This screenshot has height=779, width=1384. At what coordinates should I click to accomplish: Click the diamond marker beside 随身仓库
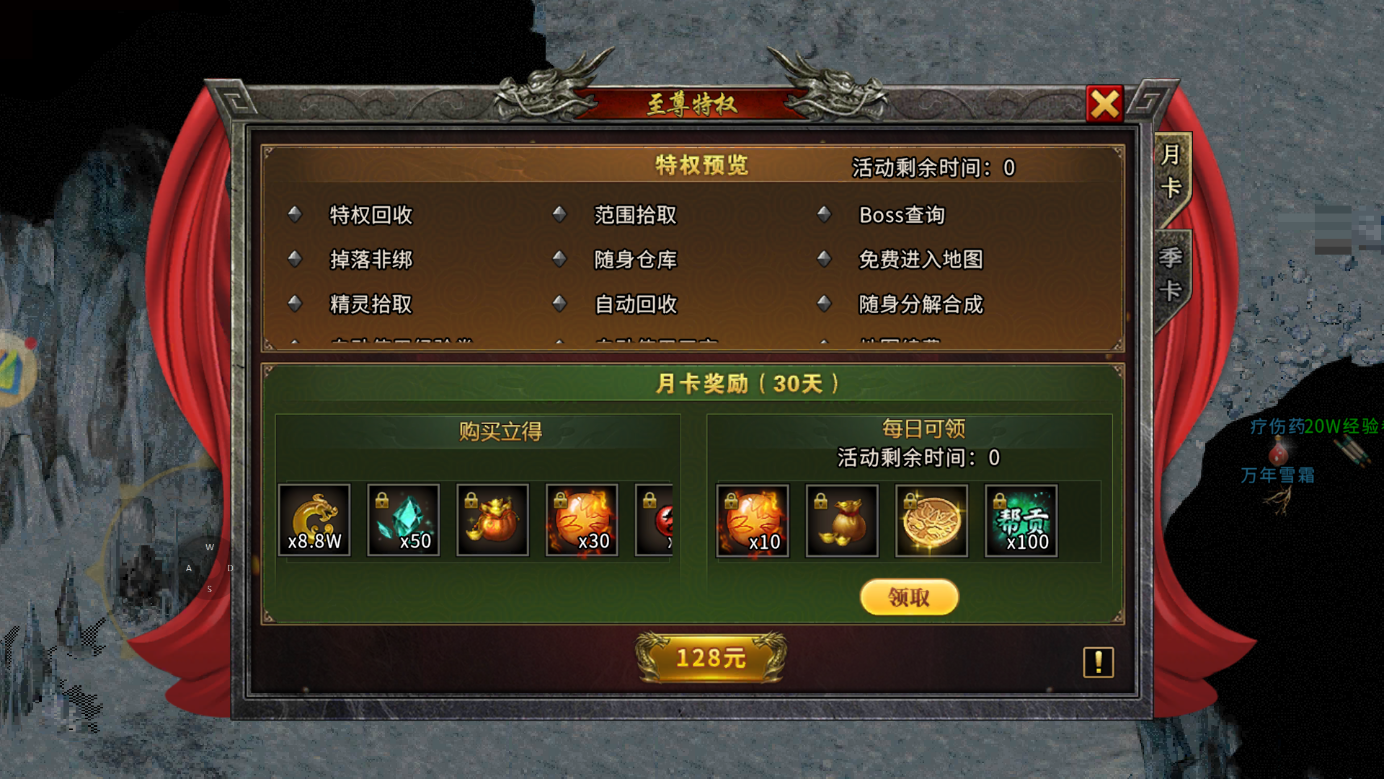coord(560,259)
